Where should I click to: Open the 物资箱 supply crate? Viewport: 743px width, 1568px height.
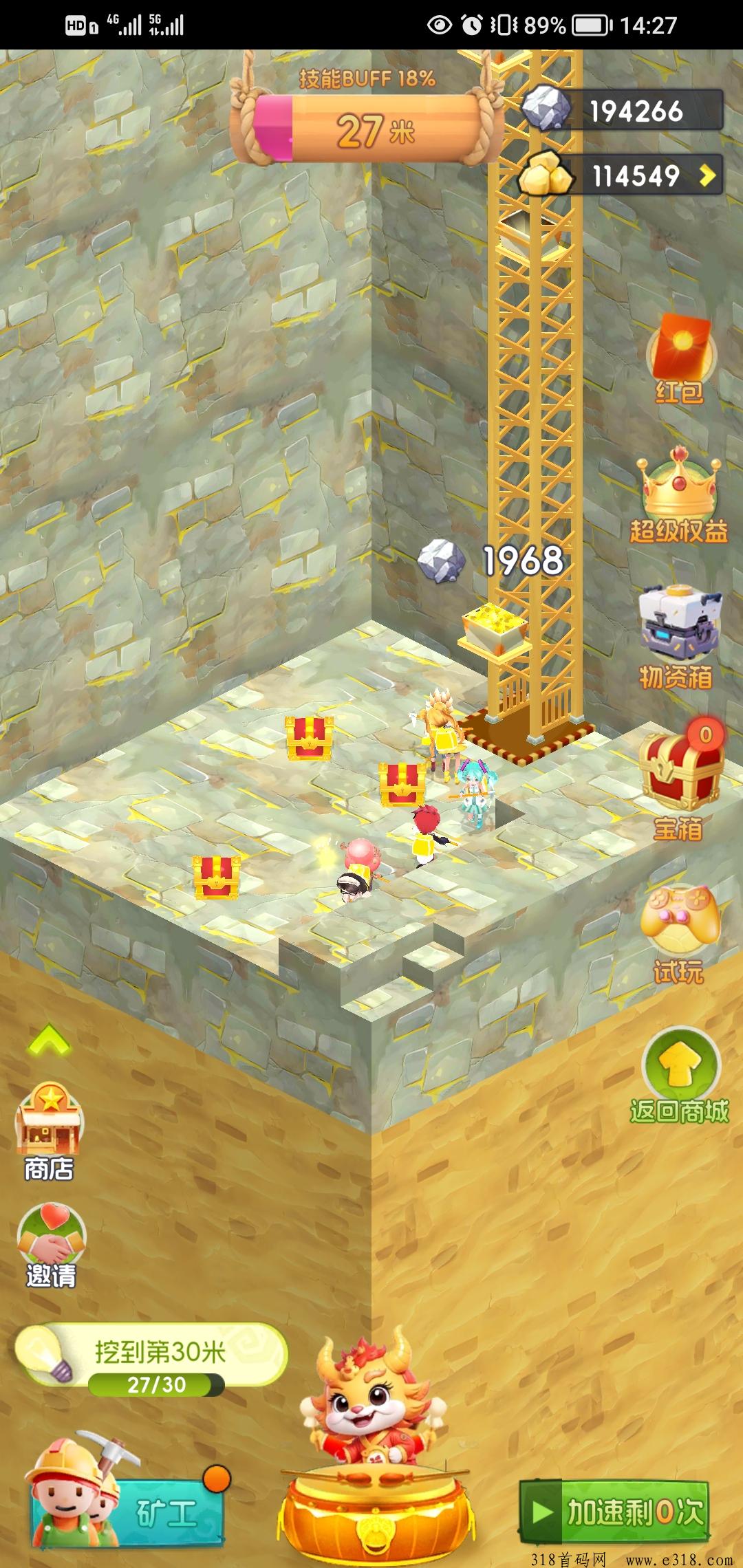pos(678,636)
